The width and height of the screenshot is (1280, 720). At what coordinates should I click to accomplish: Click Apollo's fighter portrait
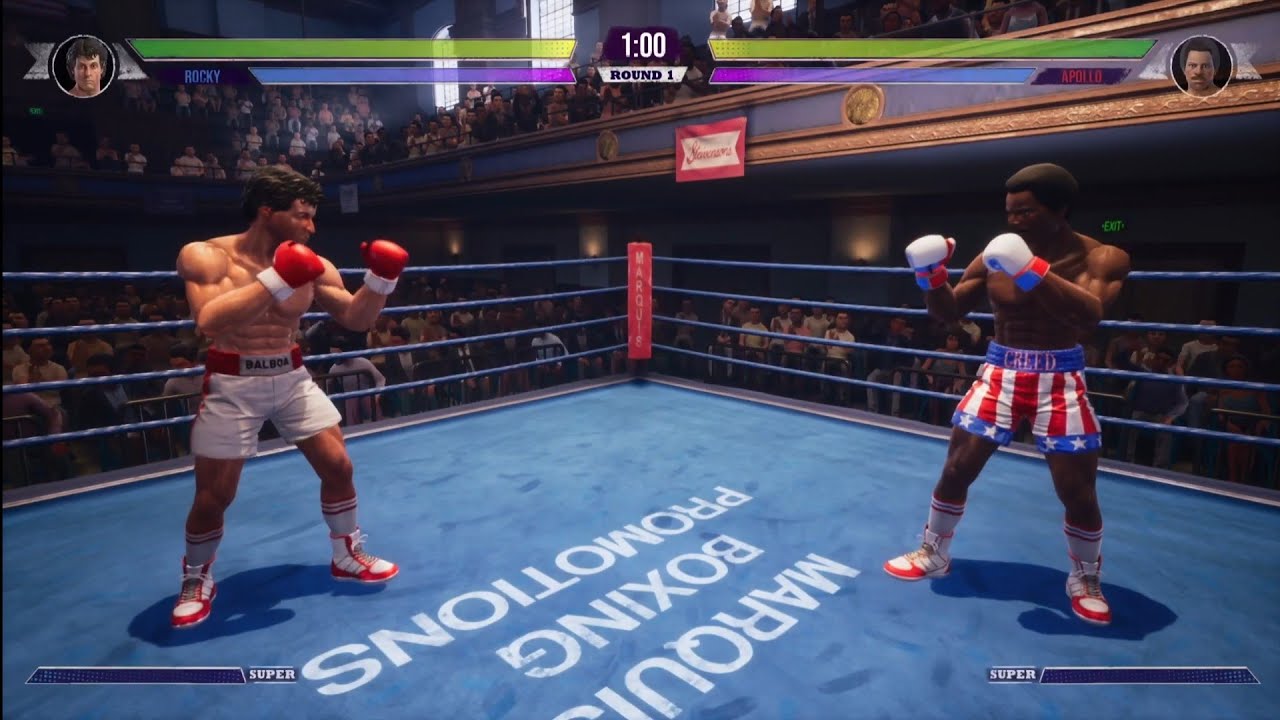[1201, 66]
